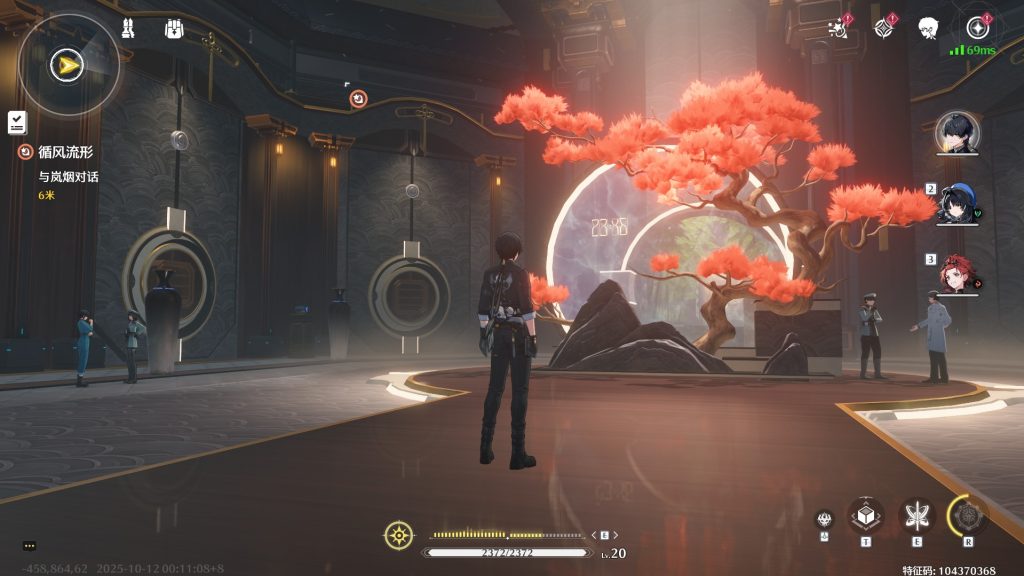Open the diamond star icon with alert
This screenshot has width=1024, height=576.
pyautogui.click(x=884, y=28)
